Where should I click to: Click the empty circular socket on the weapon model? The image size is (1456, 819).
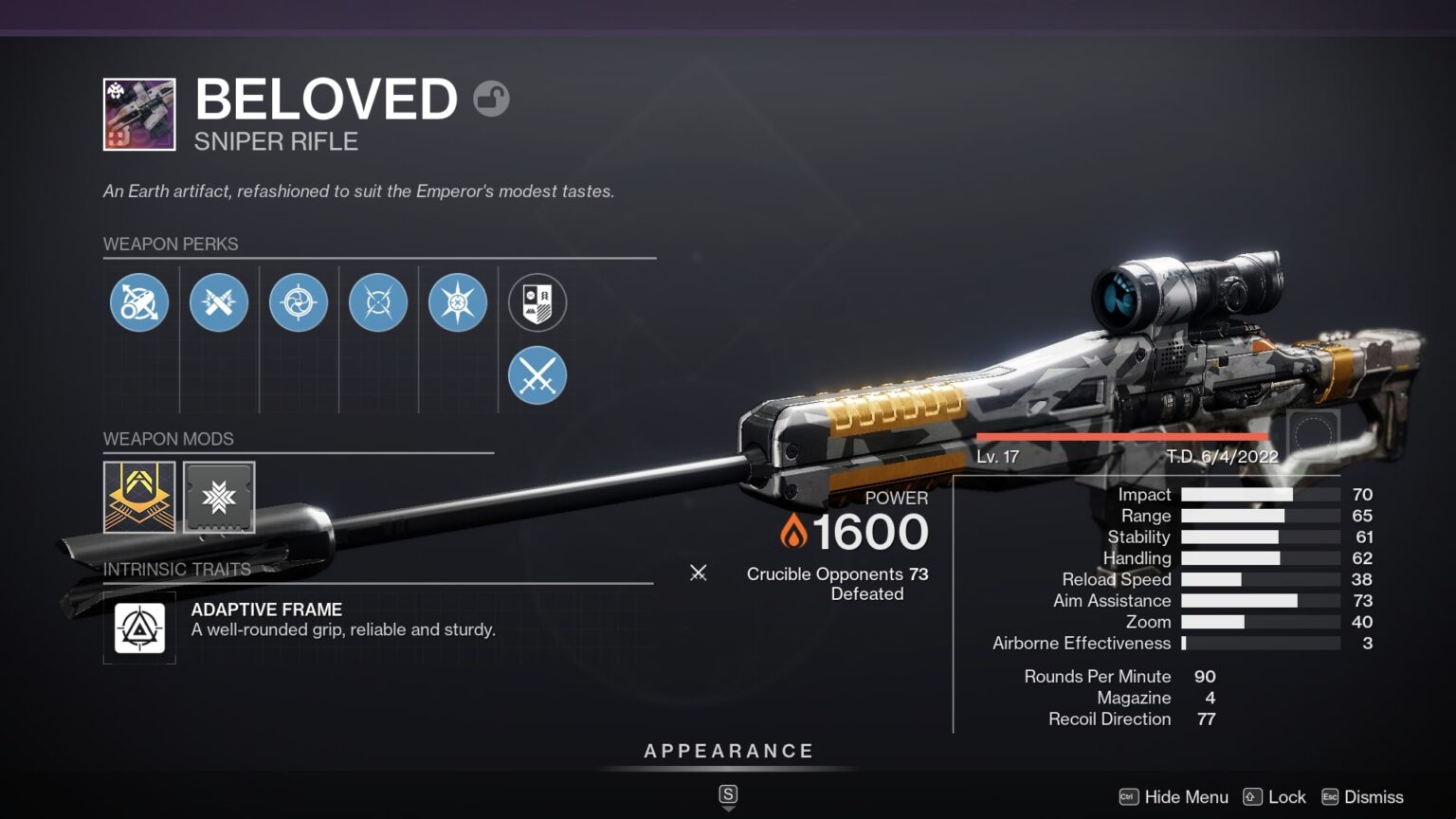1313,431
